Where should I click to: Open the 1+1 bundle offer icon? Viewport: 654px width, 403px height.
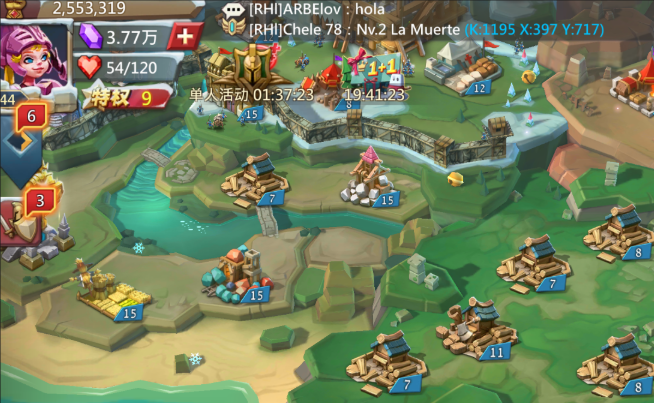click(367, 69)
